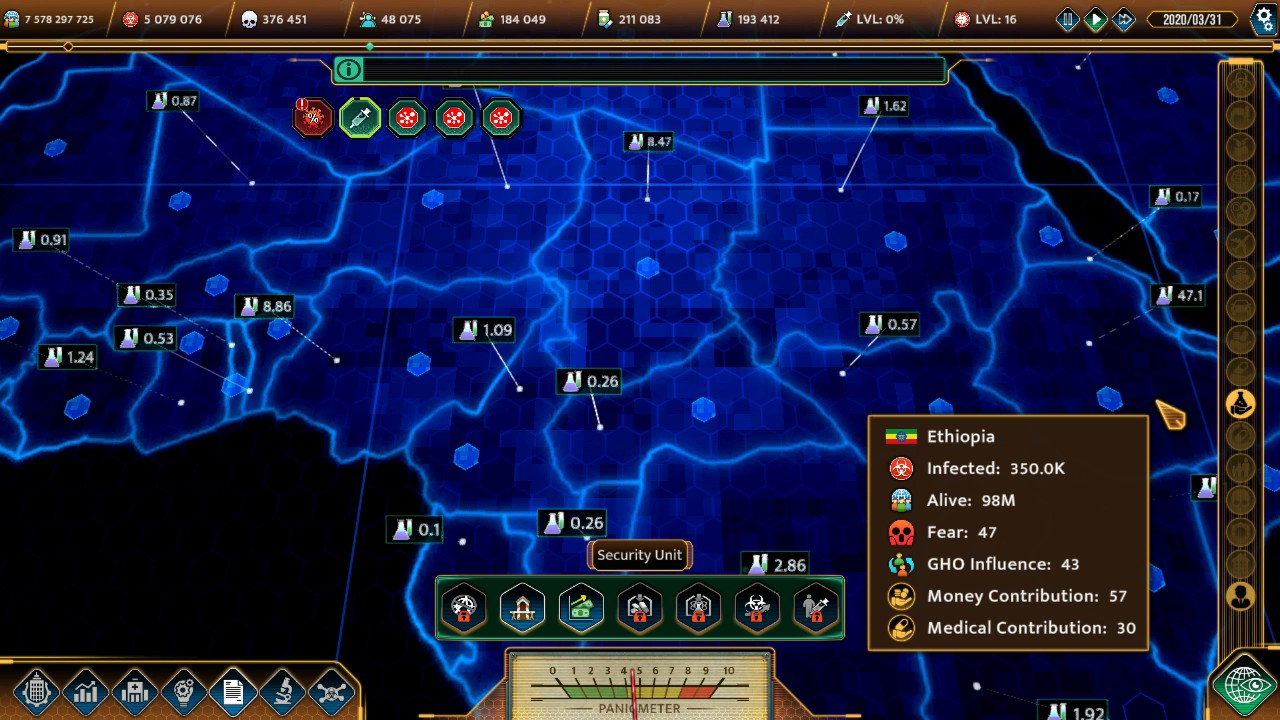The height and width of the screenshot is (720, 1280).
Task: Open the Security Unit menu
Action: (639, 555)
